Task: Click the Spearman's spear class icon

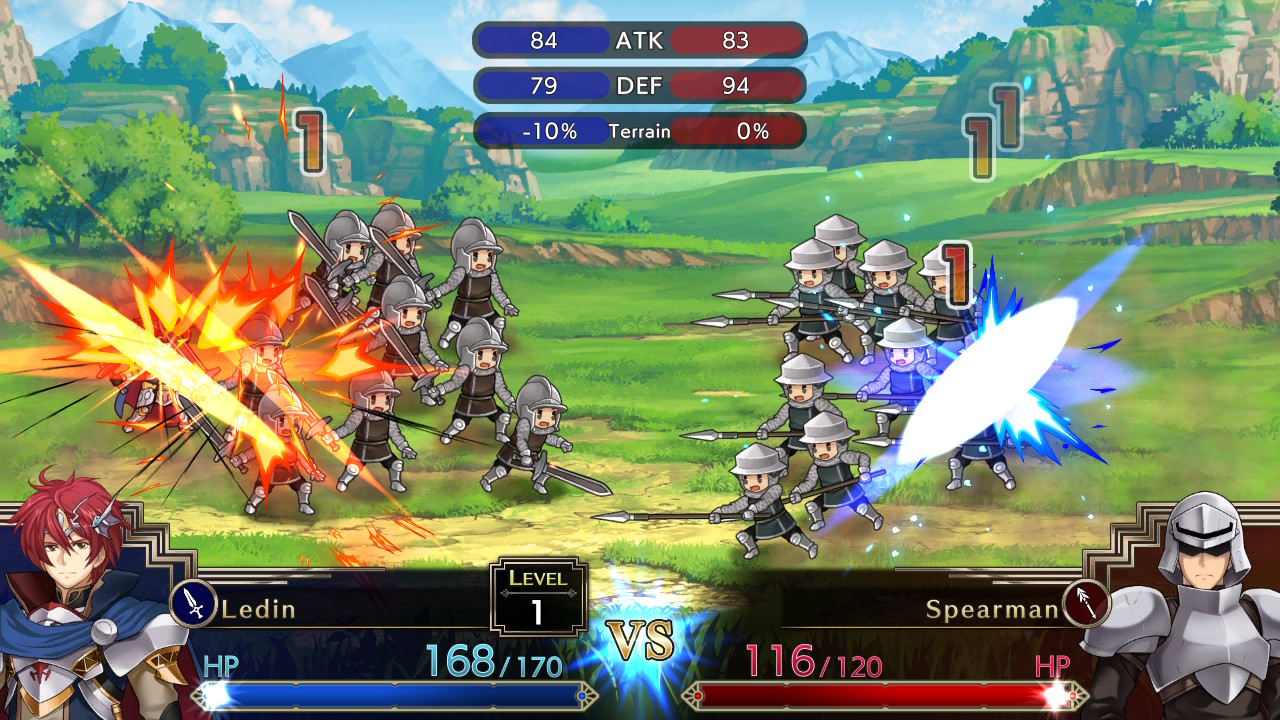Action: click(1085, 603)
